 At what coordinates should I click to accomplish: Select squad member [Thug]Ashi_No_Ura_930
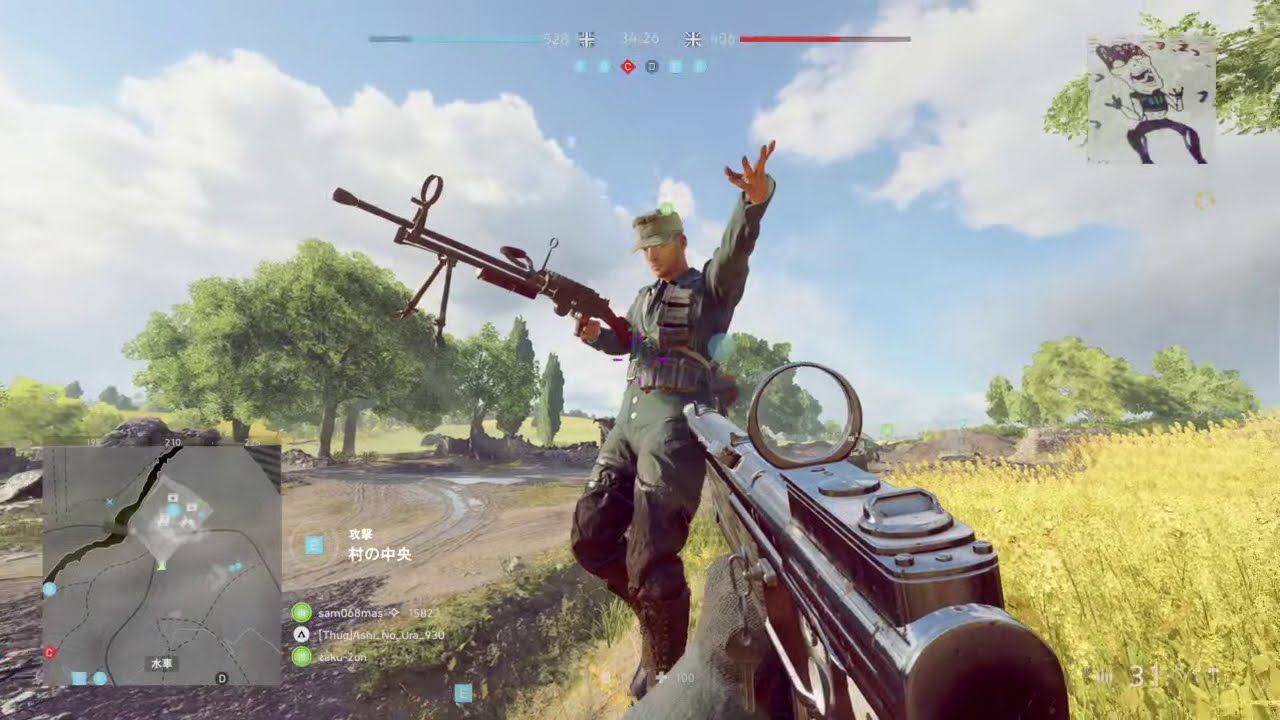click(380, 635)
